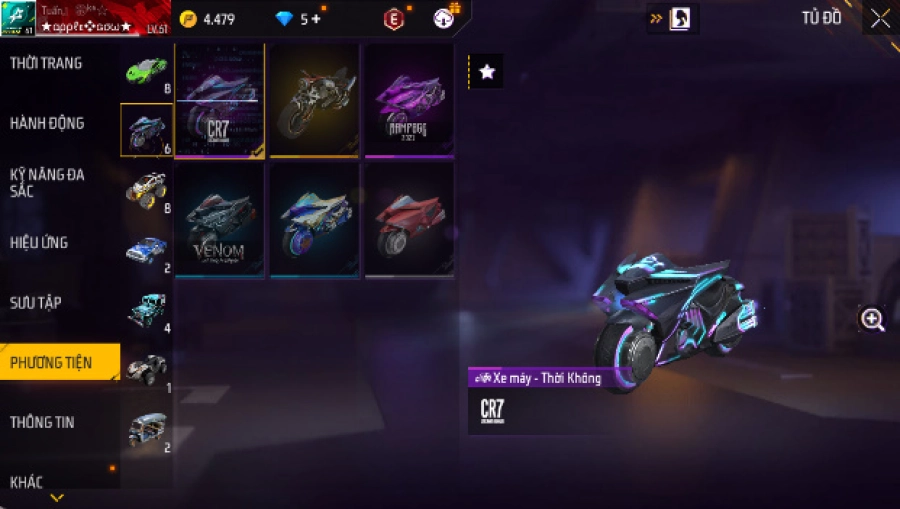
Task: Go to the Sưu Tập tab
Action: pyautogui.click(x=36, y=302)
